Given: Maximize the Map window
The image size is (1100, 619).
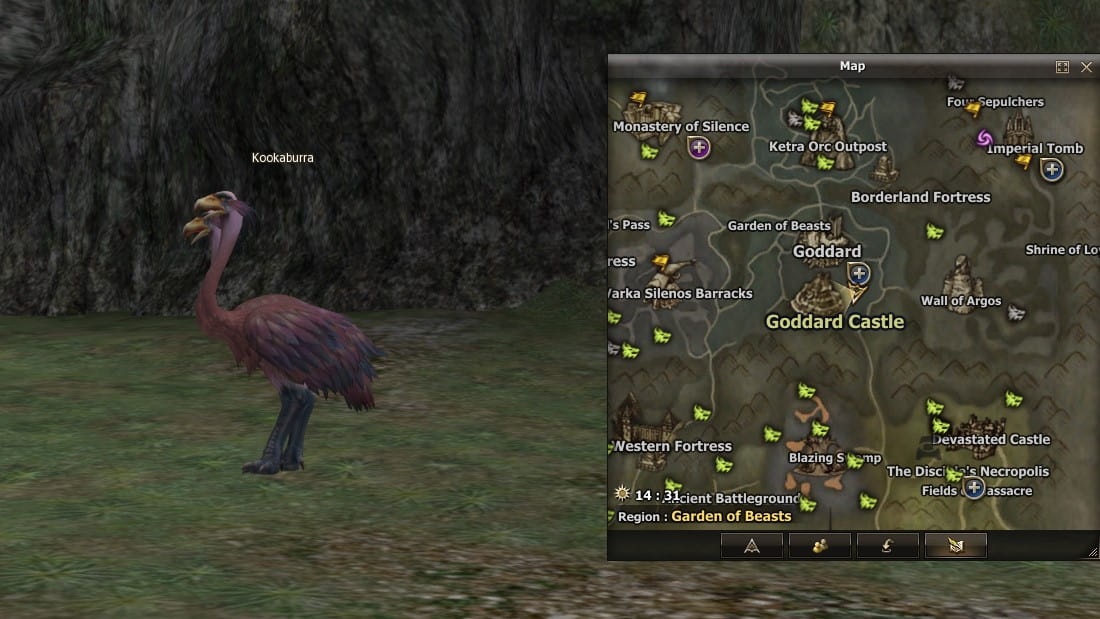Looking at the screenshot, I should (1062, 67).
